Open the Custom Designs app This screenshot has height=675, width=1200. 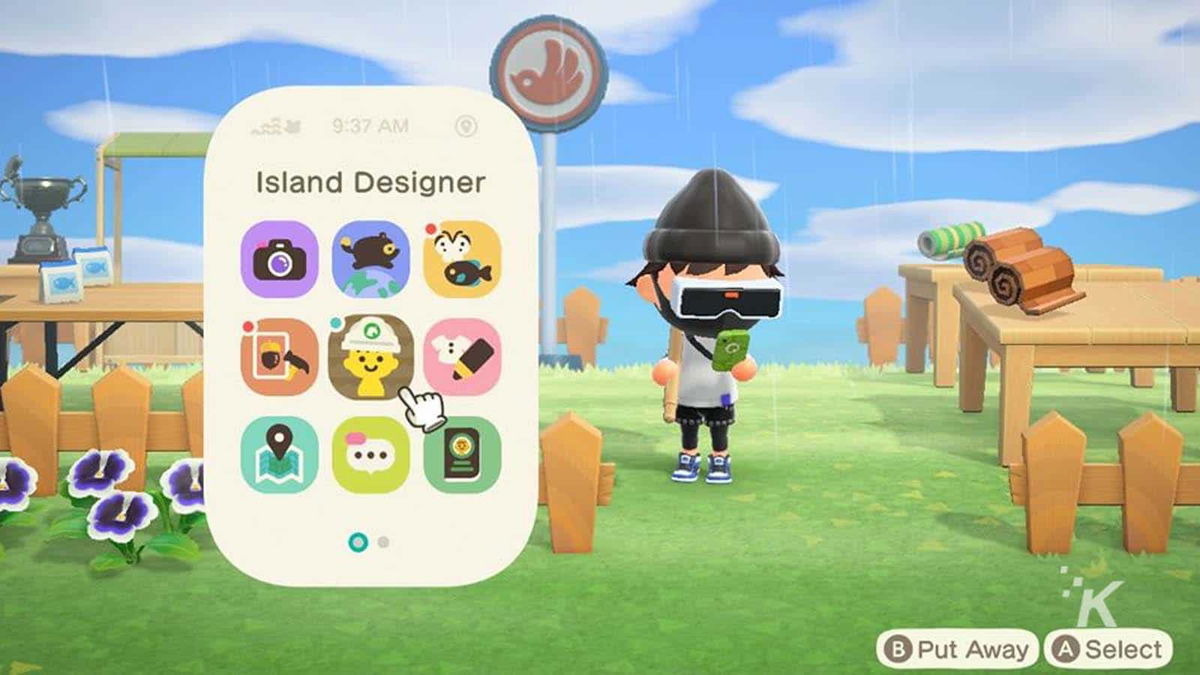[x=462, y=357]
